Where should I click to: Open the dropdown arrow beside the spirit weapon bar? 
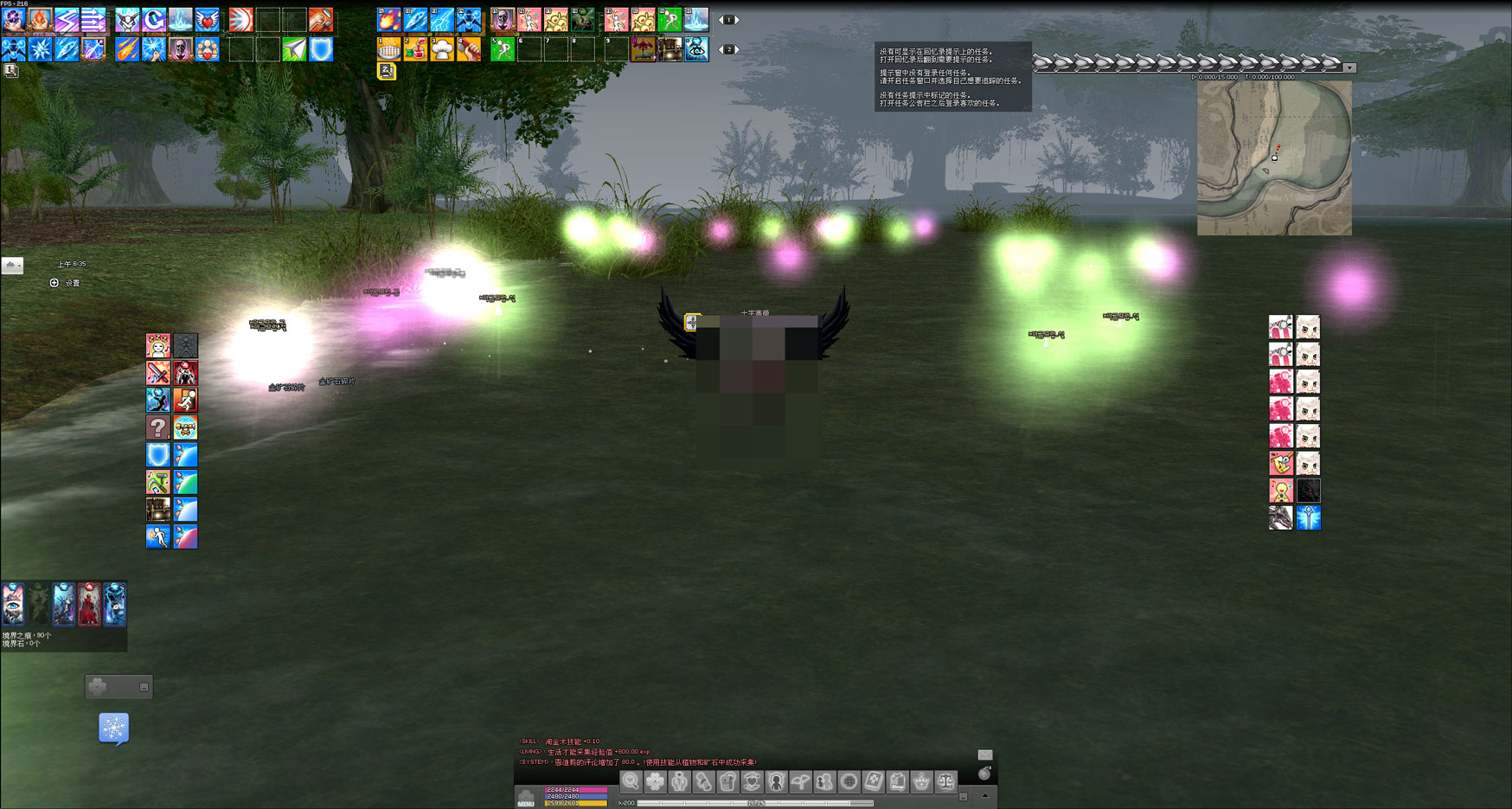pos(1348,67)
